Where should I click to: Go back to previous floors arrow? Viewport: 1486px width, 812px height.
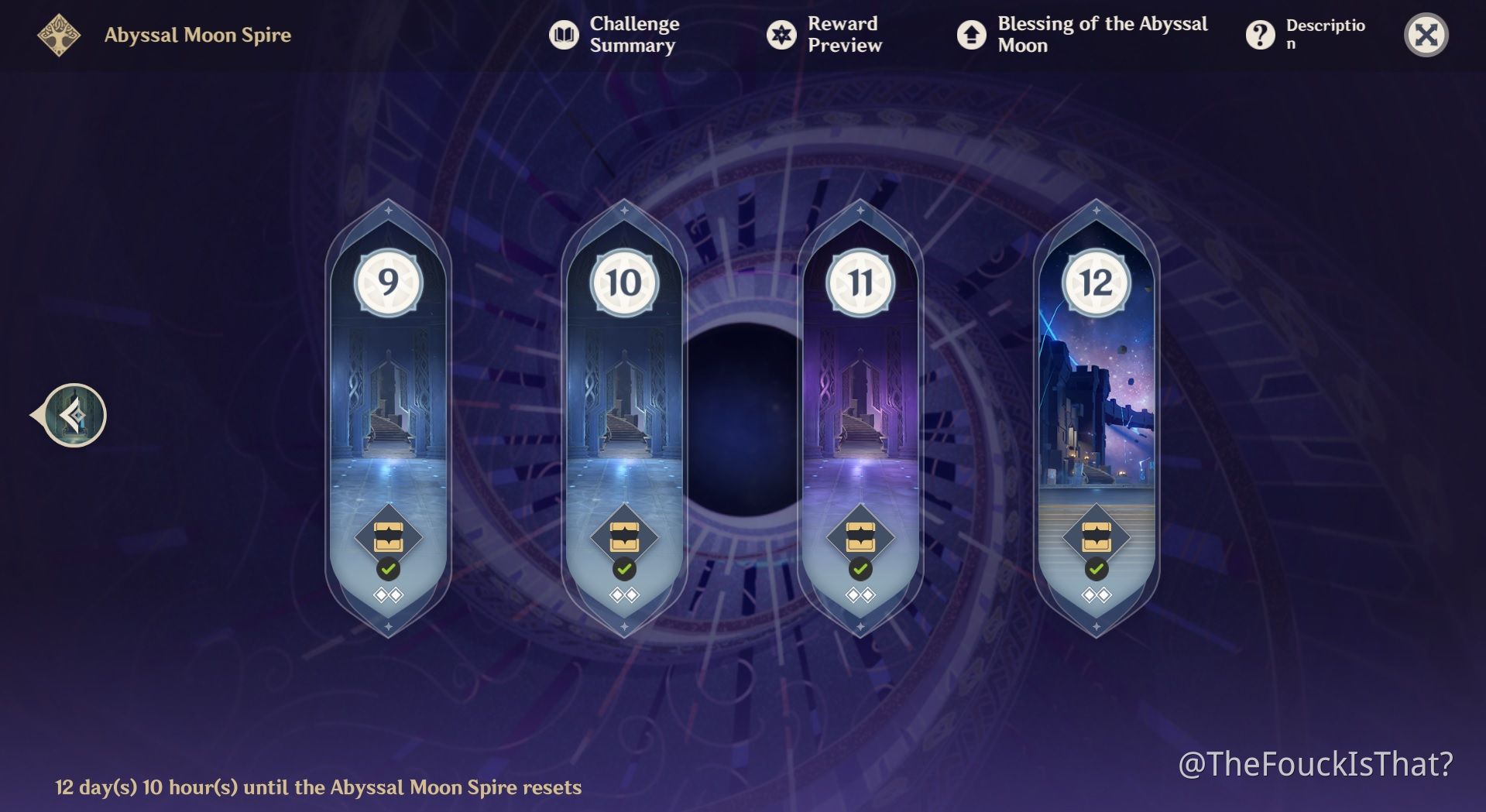pos(73,416)
